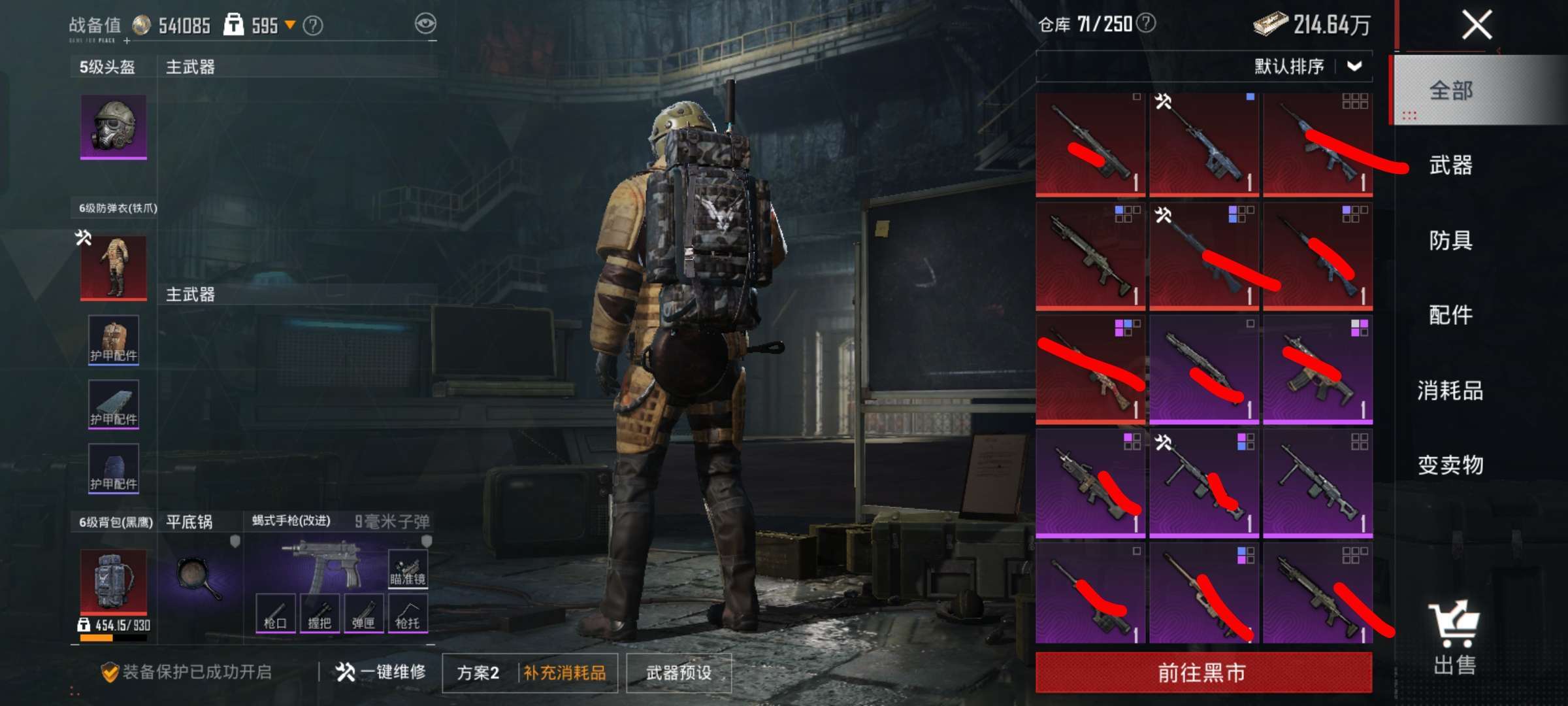Viewport: 1568px width, 706px height.
Task: Toggle the eye visibility icon
Action: pyautogui.click(x=425, y=24)
